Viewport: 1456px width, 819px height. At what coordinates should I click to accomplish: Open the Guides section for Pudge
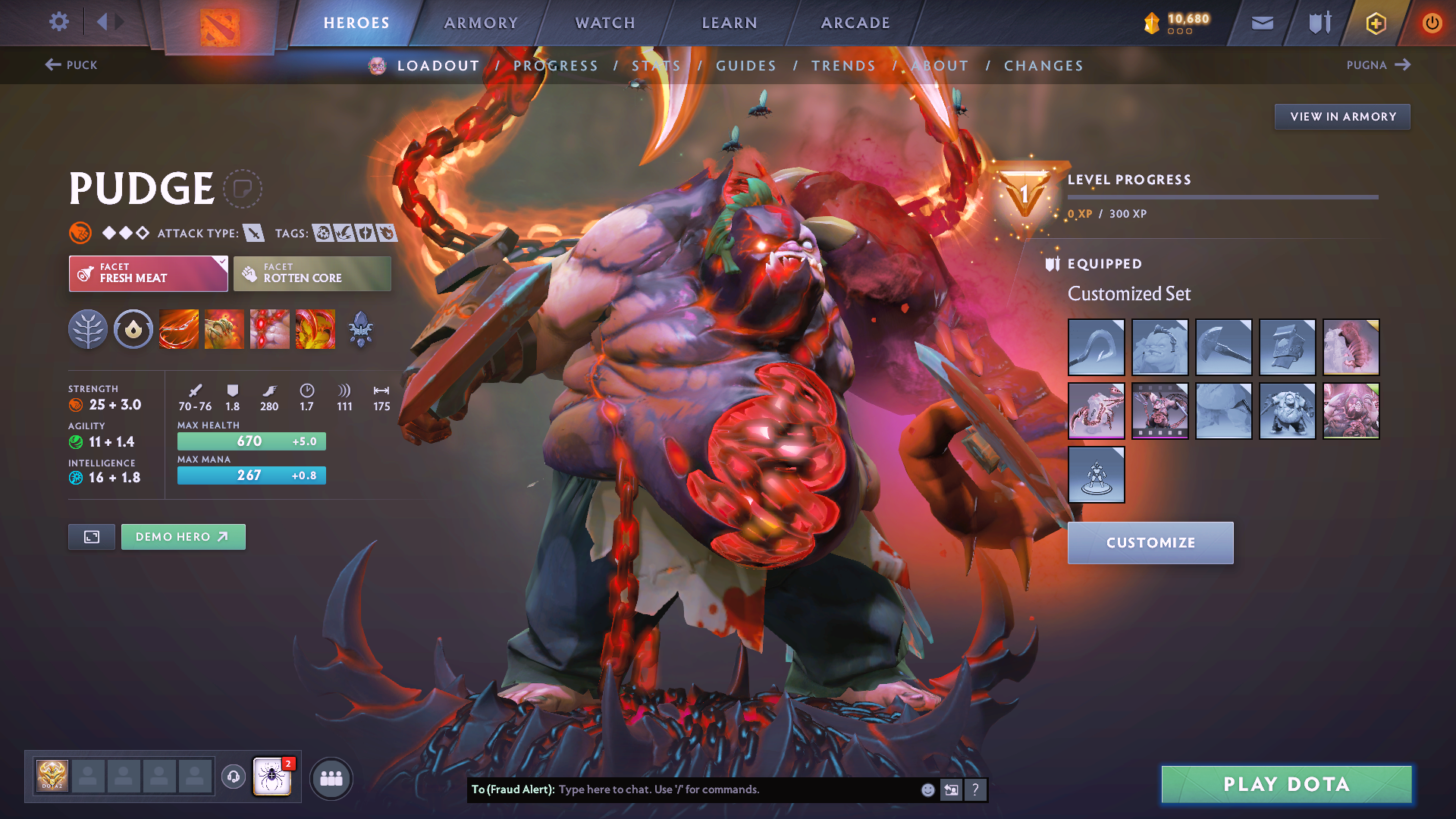click(746, 66)
